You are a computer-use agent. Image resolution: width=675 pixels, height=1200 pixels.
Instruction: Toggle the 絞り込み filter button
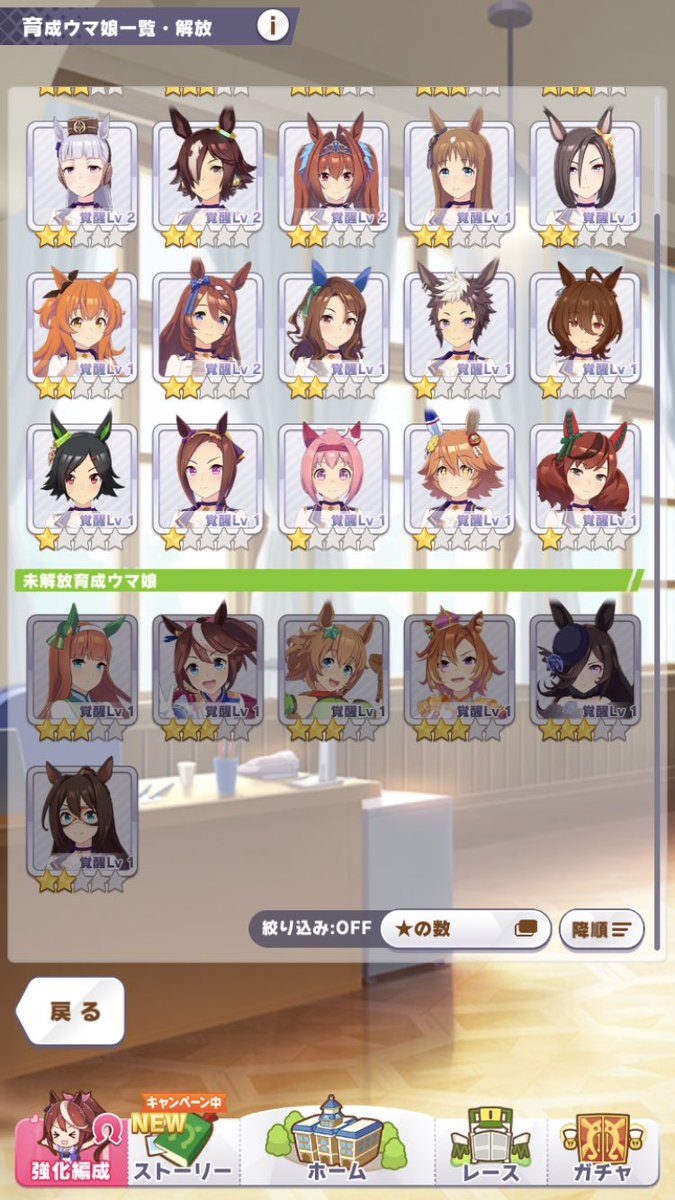[312, 928]
